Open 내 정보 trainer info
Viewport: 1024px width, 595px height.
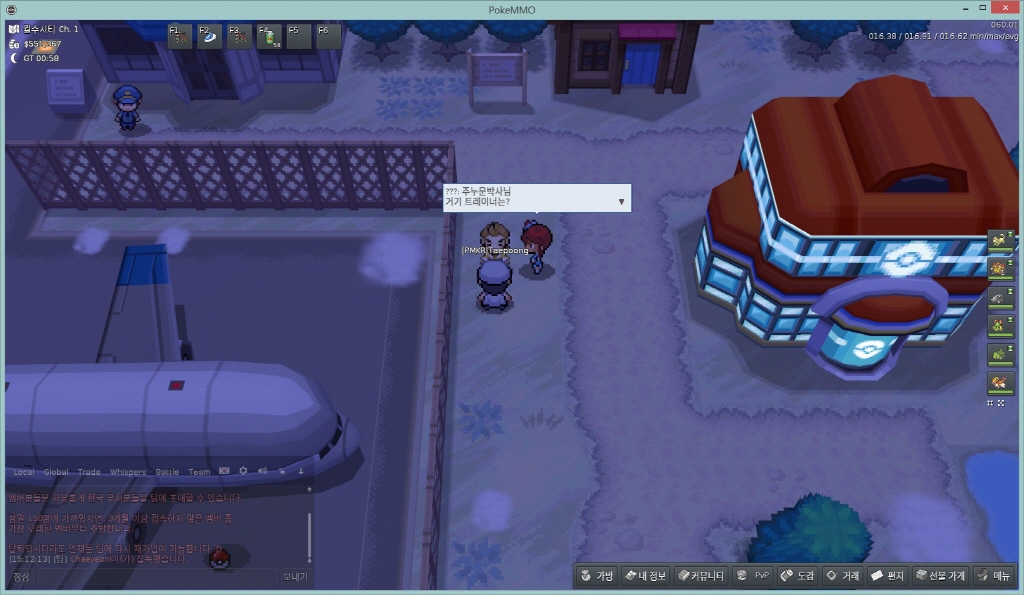(x=645, y=576)
